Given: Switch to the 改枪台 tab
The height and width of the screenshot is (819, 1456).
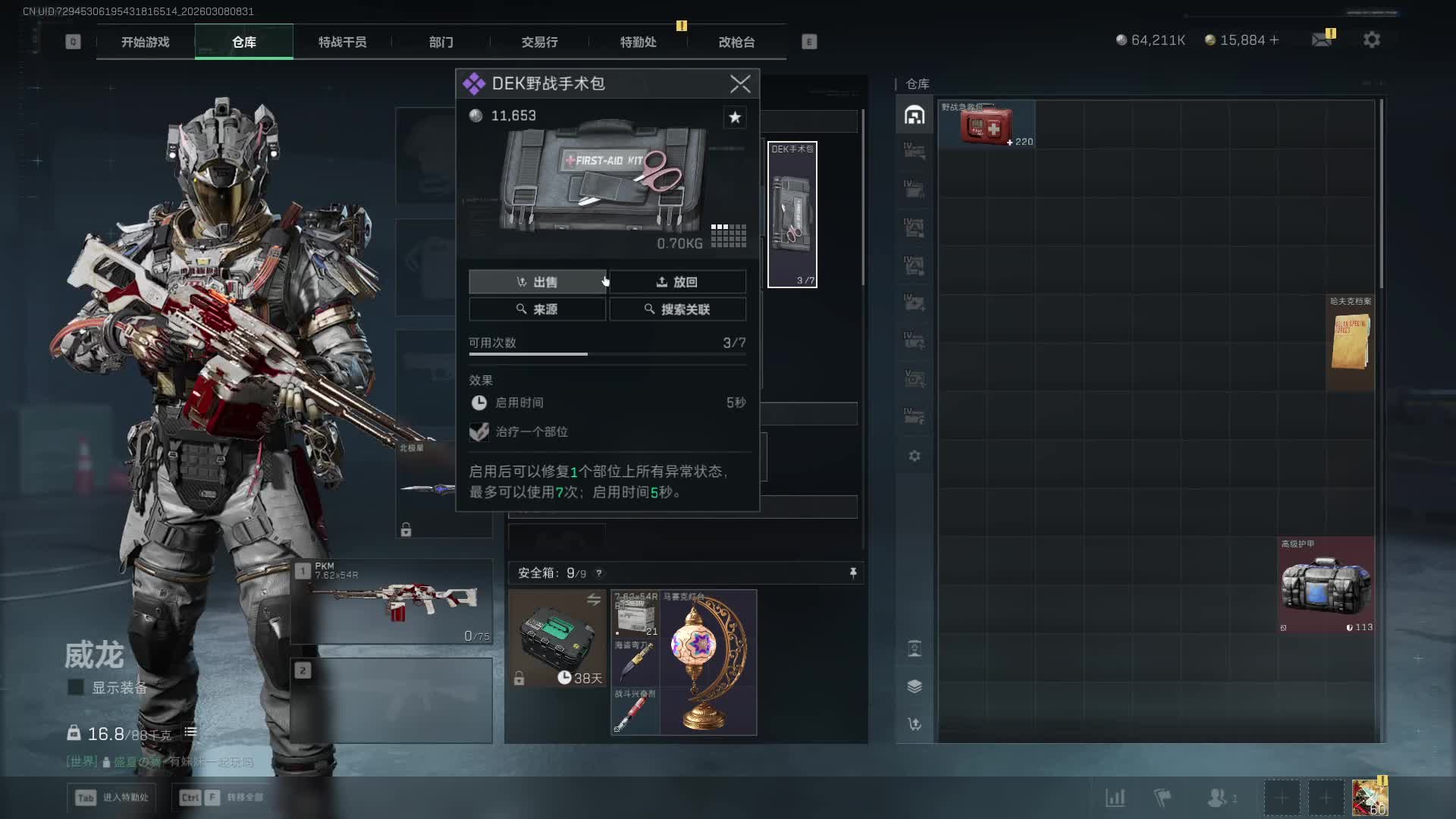Looking at the screenshot, I should tap(736, 42).
